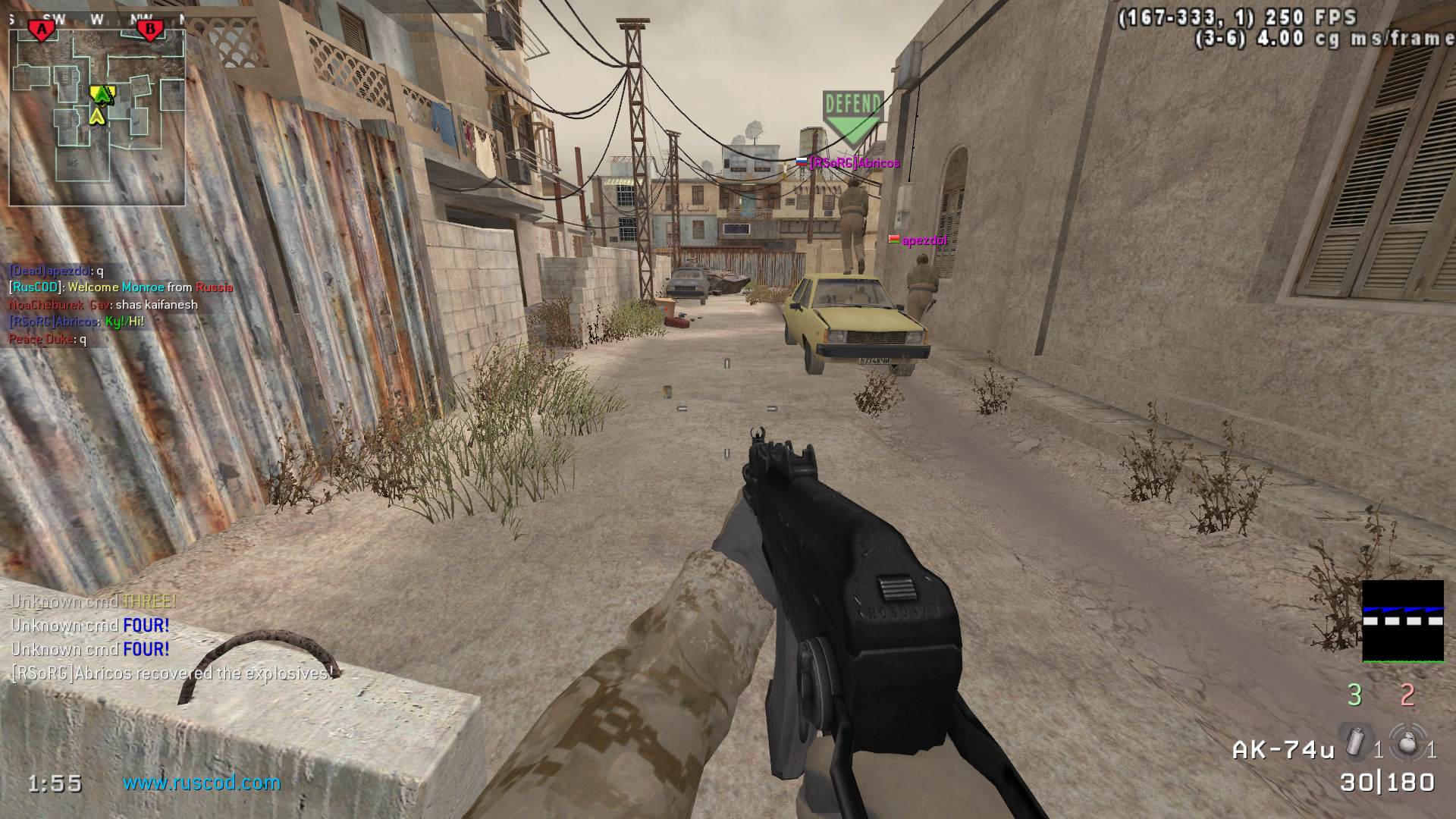Click the black lagometer graph
This screenshot has width=1456, height=819.
[x=1402, y=621]
